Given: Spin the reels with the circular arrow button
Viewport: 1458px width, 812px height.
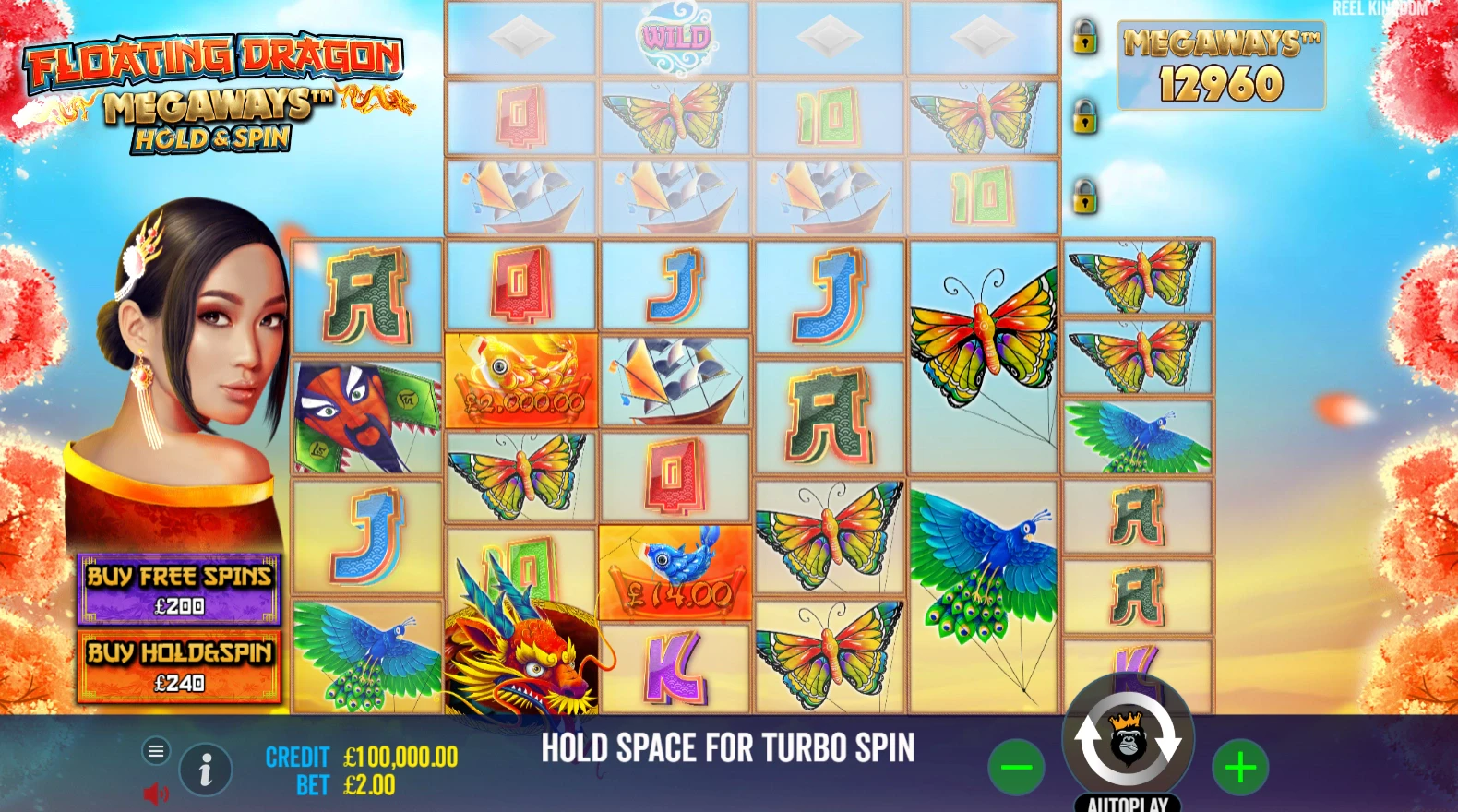Looking at the screenshot, I should [x=1128, y=740].
